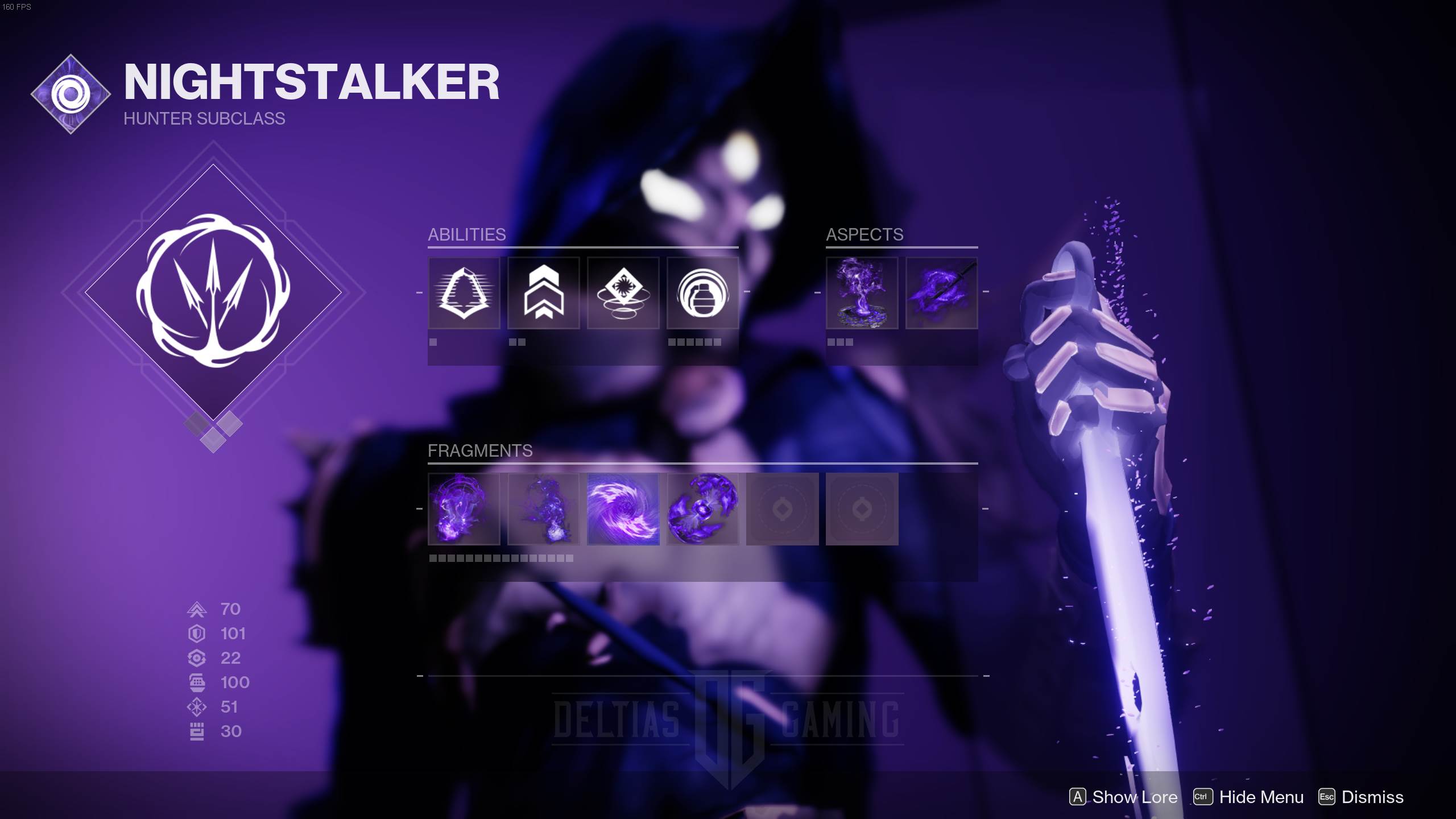The width and height of the screenshot is (1456, 819).
Task: Select the diamond burst melee ability
Action: pyautogui.click(x=623, y=293)
